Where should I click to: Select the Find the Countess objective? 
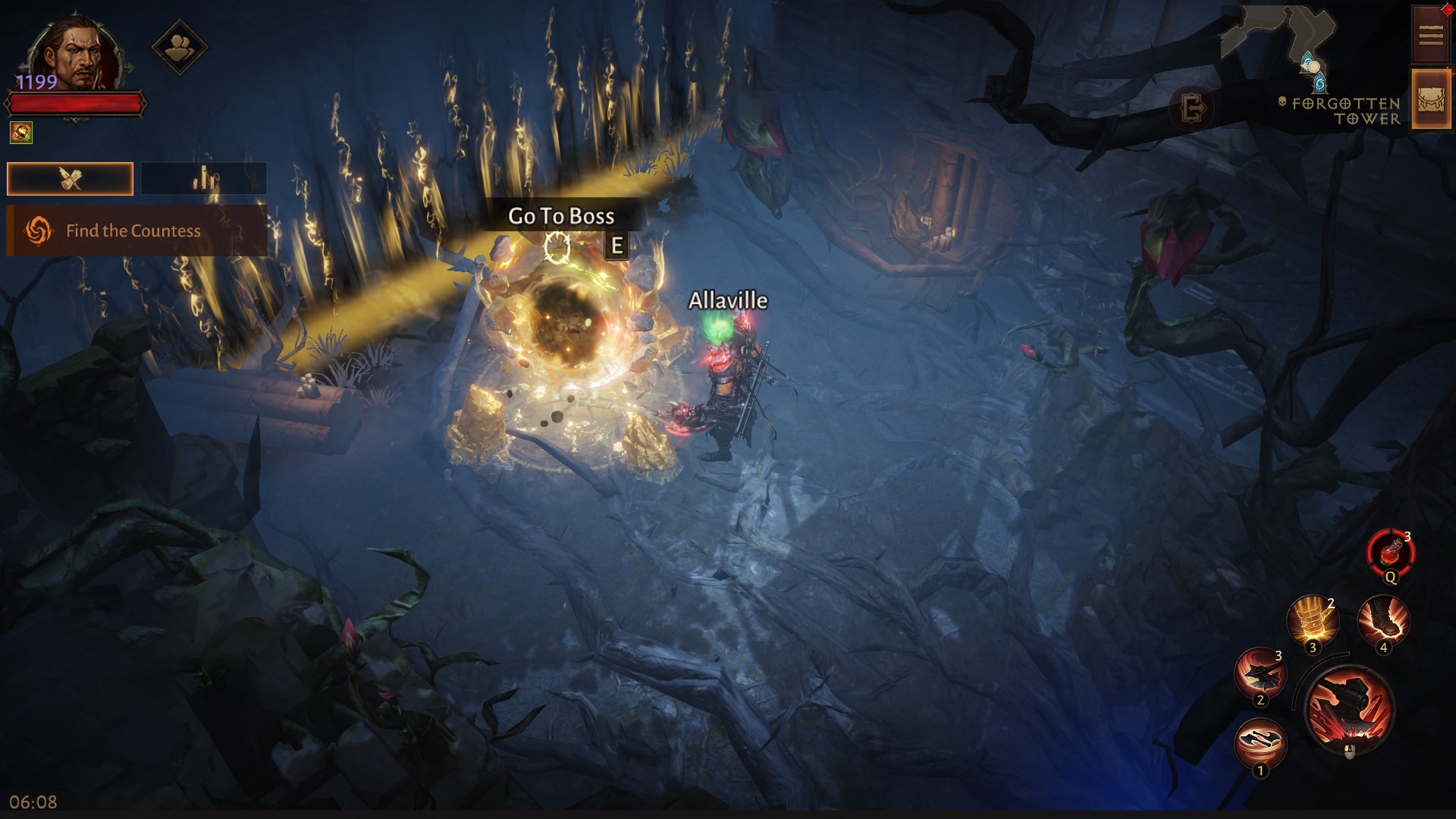tap(136, 231)
